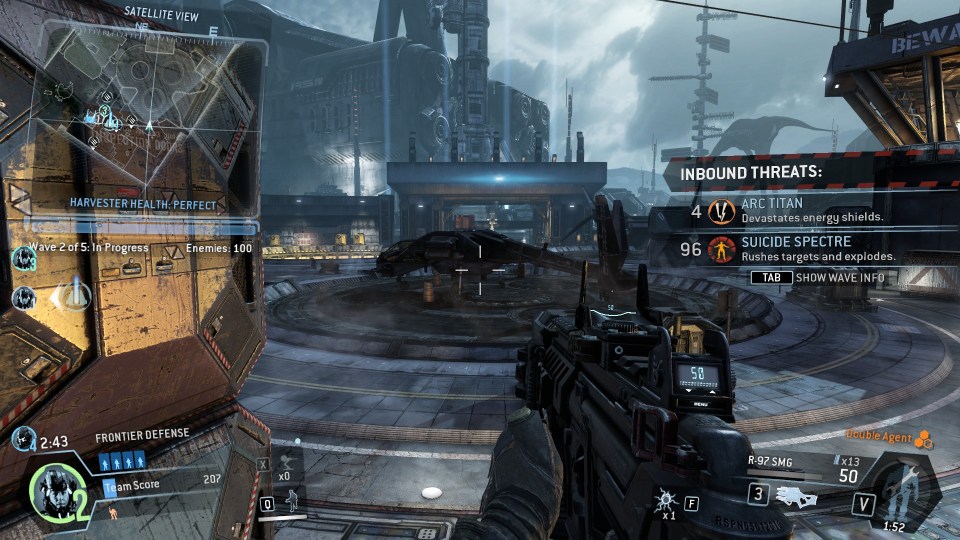Click the teammate portrait beside the 2:43 timer
The height and width of the screenshot is (540, 960).
(23, 437)
